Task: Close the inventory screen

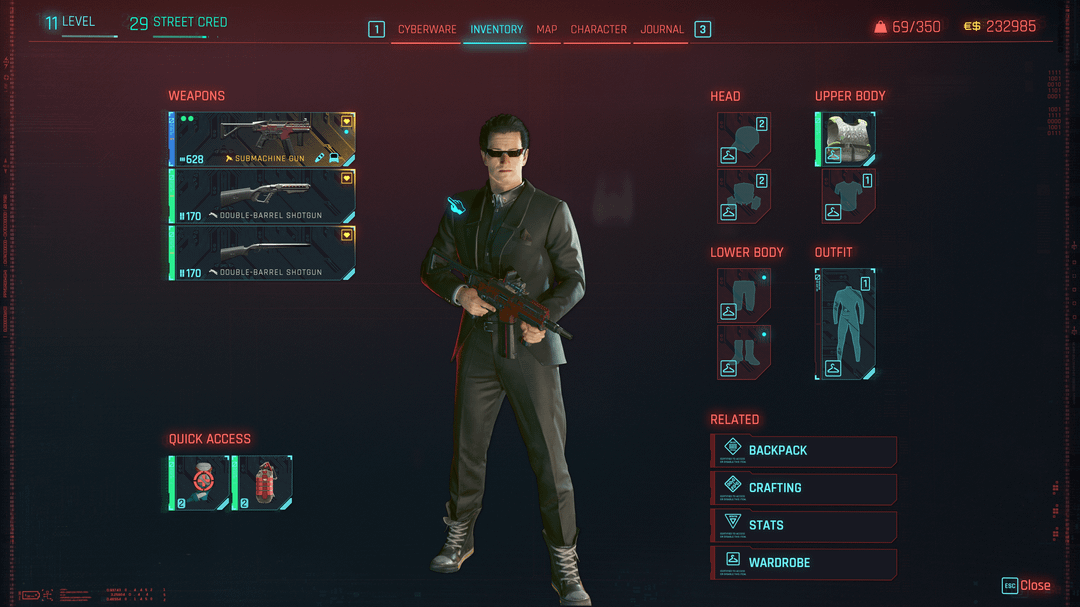Action: click(1027, 586)
